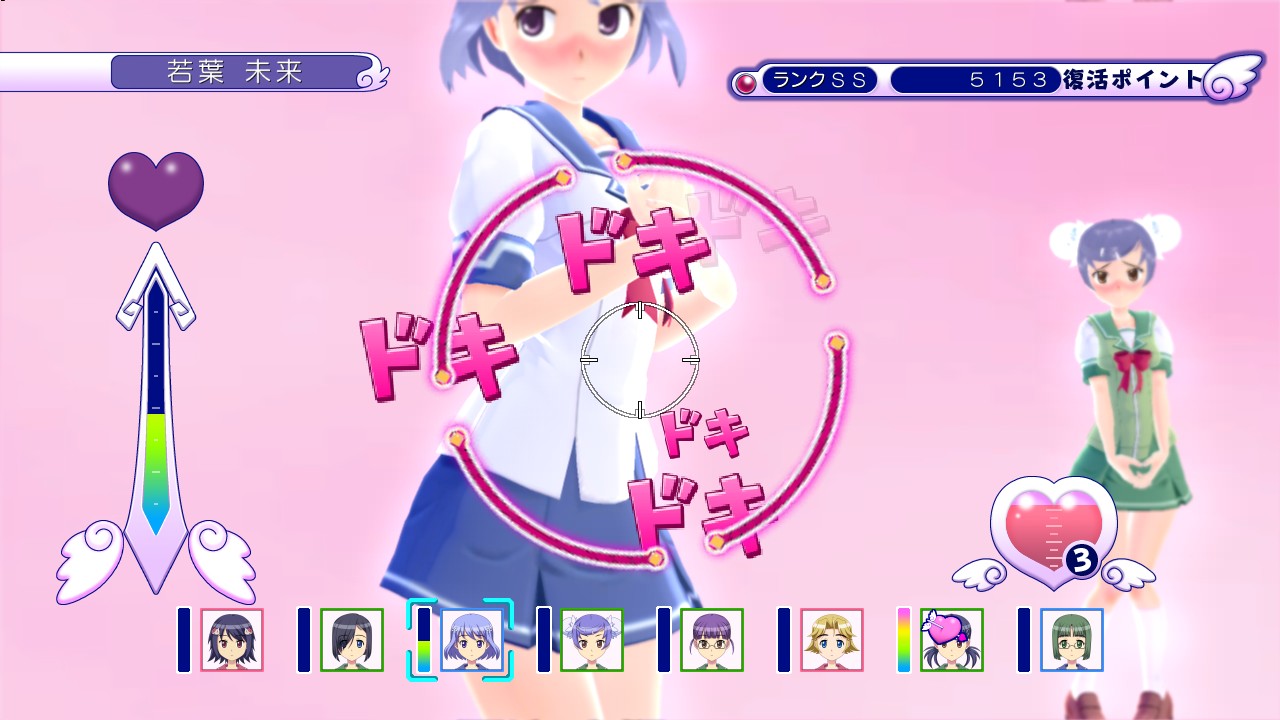Click the orange node on the circle's top edge
Viewport: 1280px width, 720px height.
pos(623,160)
